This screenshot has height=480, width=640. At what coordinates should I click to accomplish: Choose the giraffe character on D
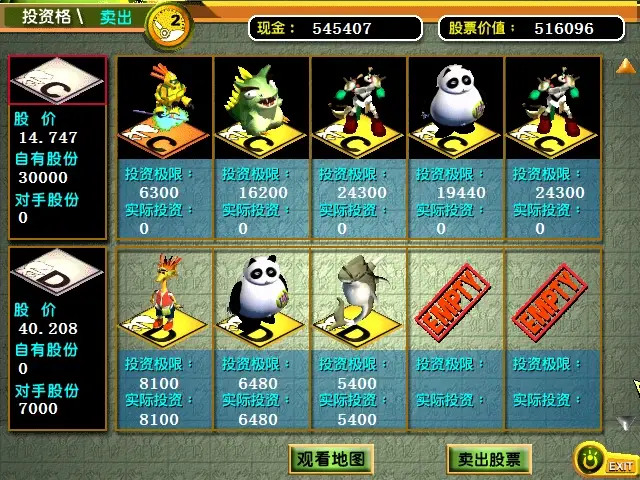click(165, 298)
